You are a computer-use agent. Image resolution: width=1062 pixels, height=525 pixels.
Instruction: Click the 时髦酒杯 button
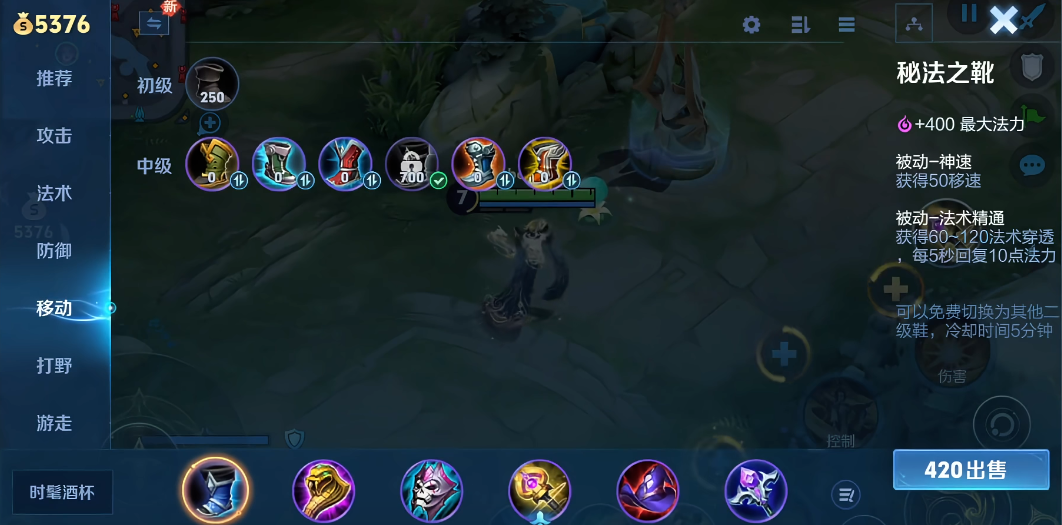coord(63,492)
